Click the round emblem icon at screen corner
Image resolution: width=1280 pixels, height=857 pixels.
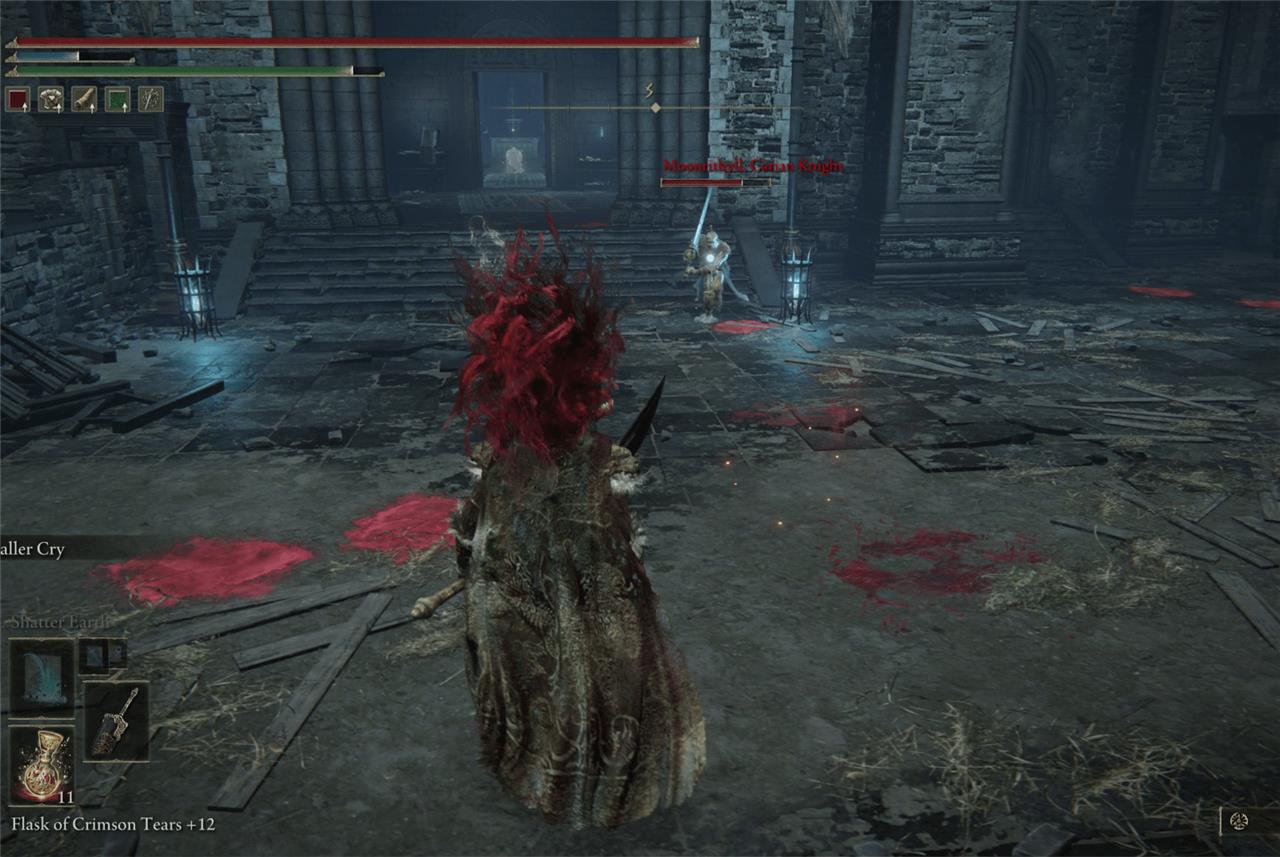point(1240,821)
